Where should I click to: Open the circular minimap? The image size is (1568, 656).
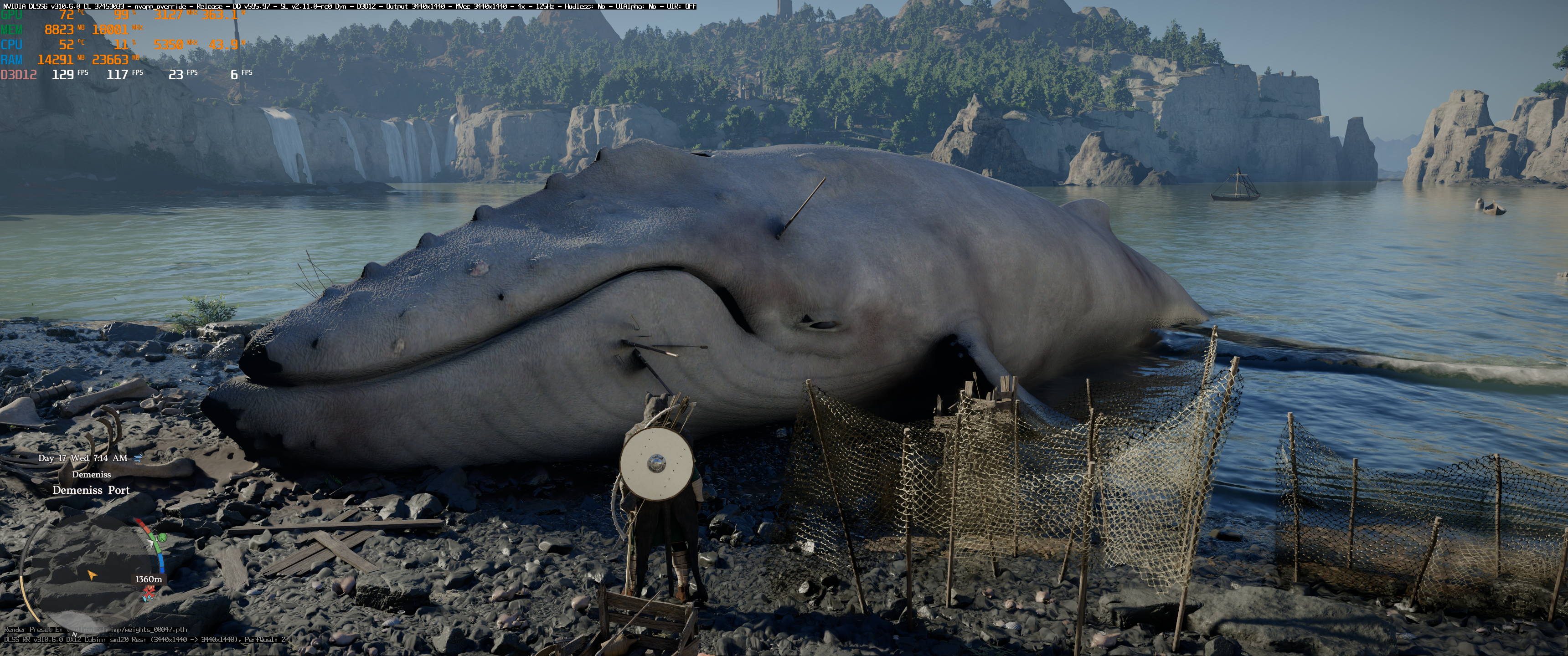(x=91, y=572)
